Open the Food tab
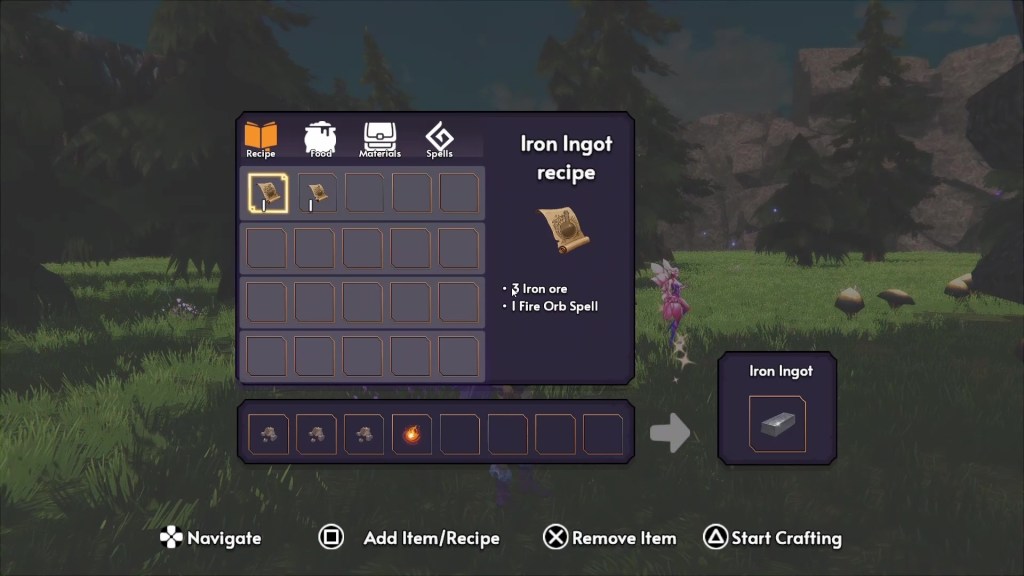The height and width of the screenshot is (576, 1024). (x=320, y=139)
